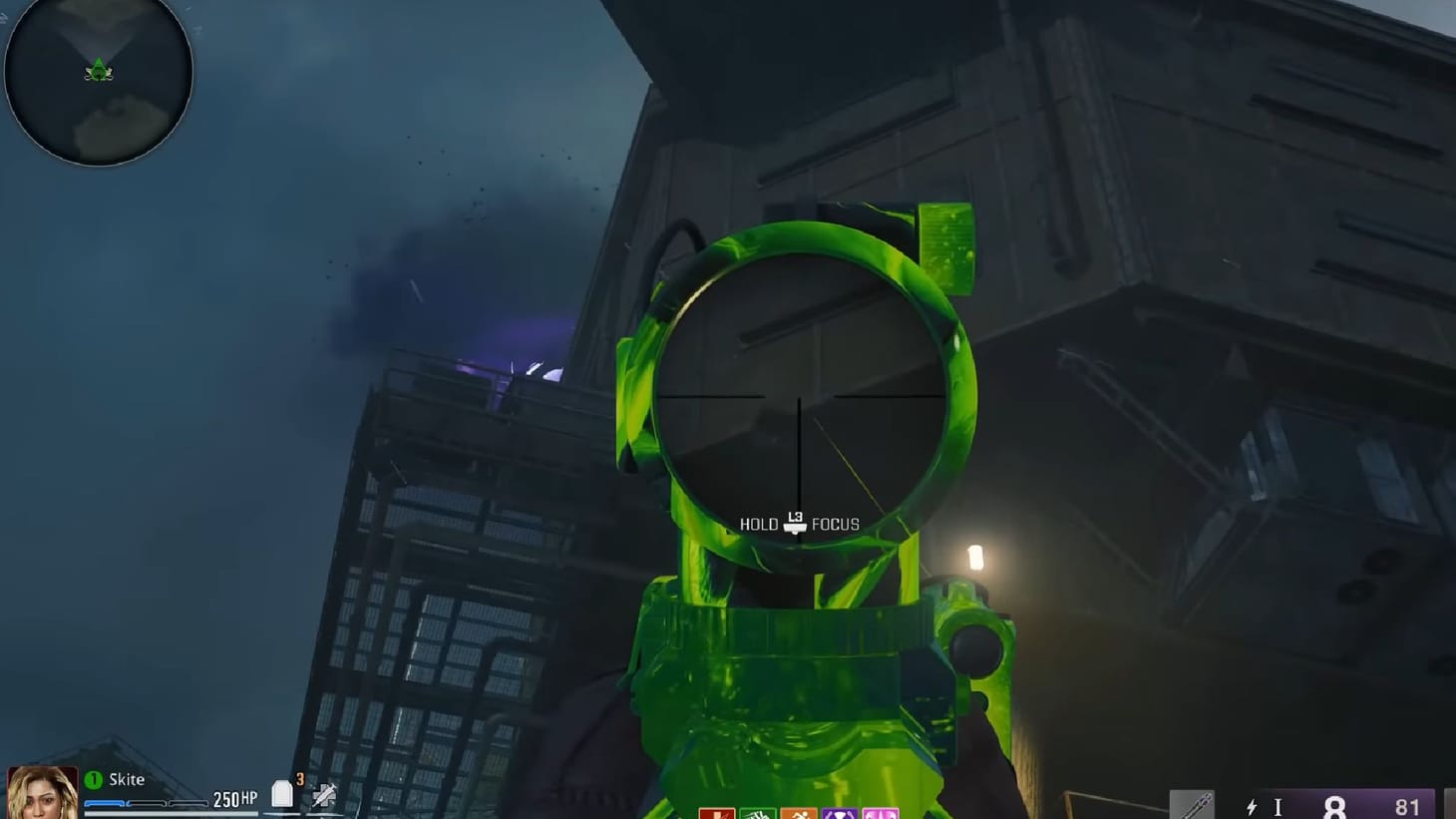Select the red Jugger-Nog perk icon

click(716, 813)
